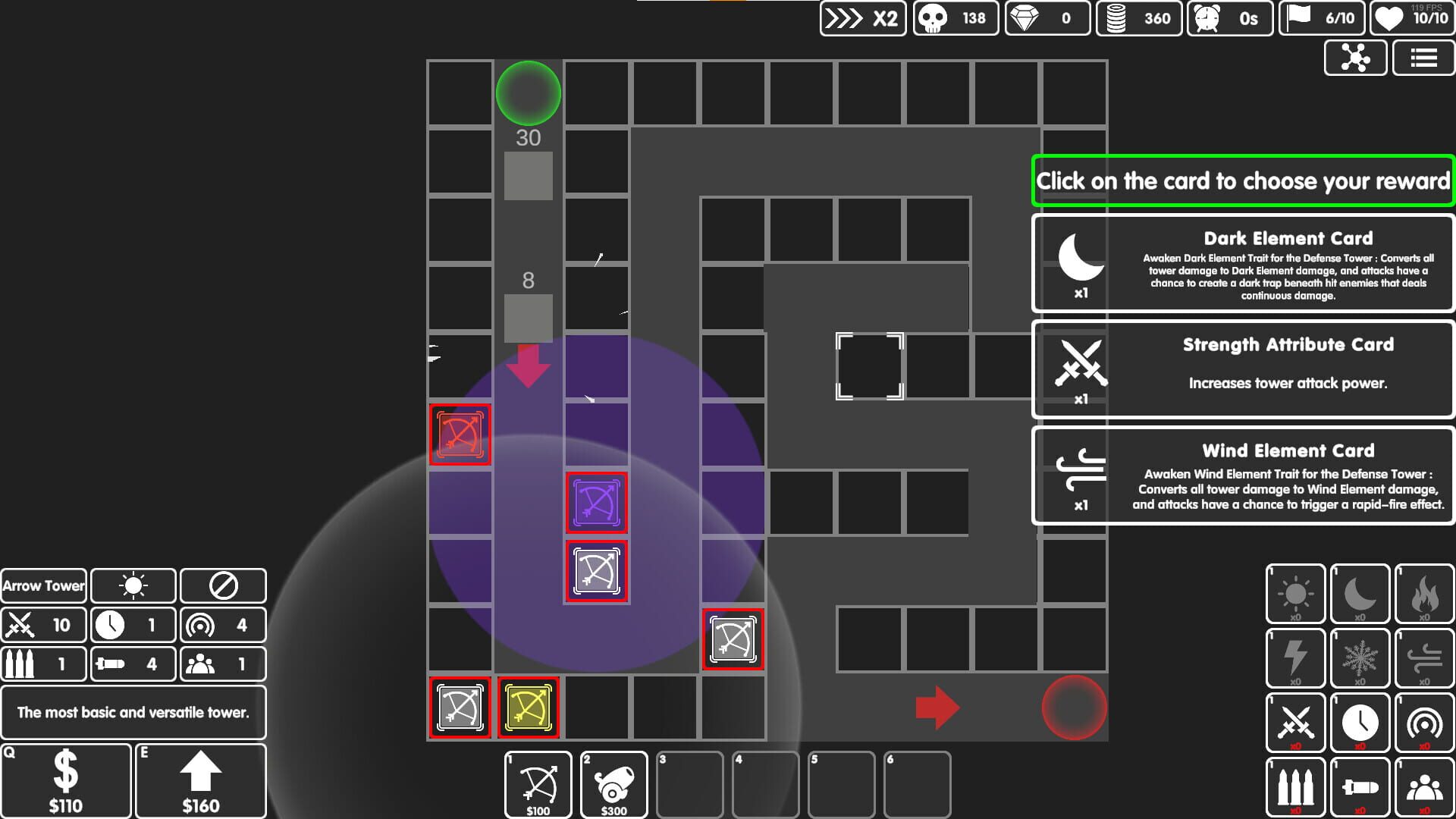The height and width of the screenshot is (819, 1456).
Task: Toggle the sun icon next to Arrow Tower
Action: (x=133, y=585)
